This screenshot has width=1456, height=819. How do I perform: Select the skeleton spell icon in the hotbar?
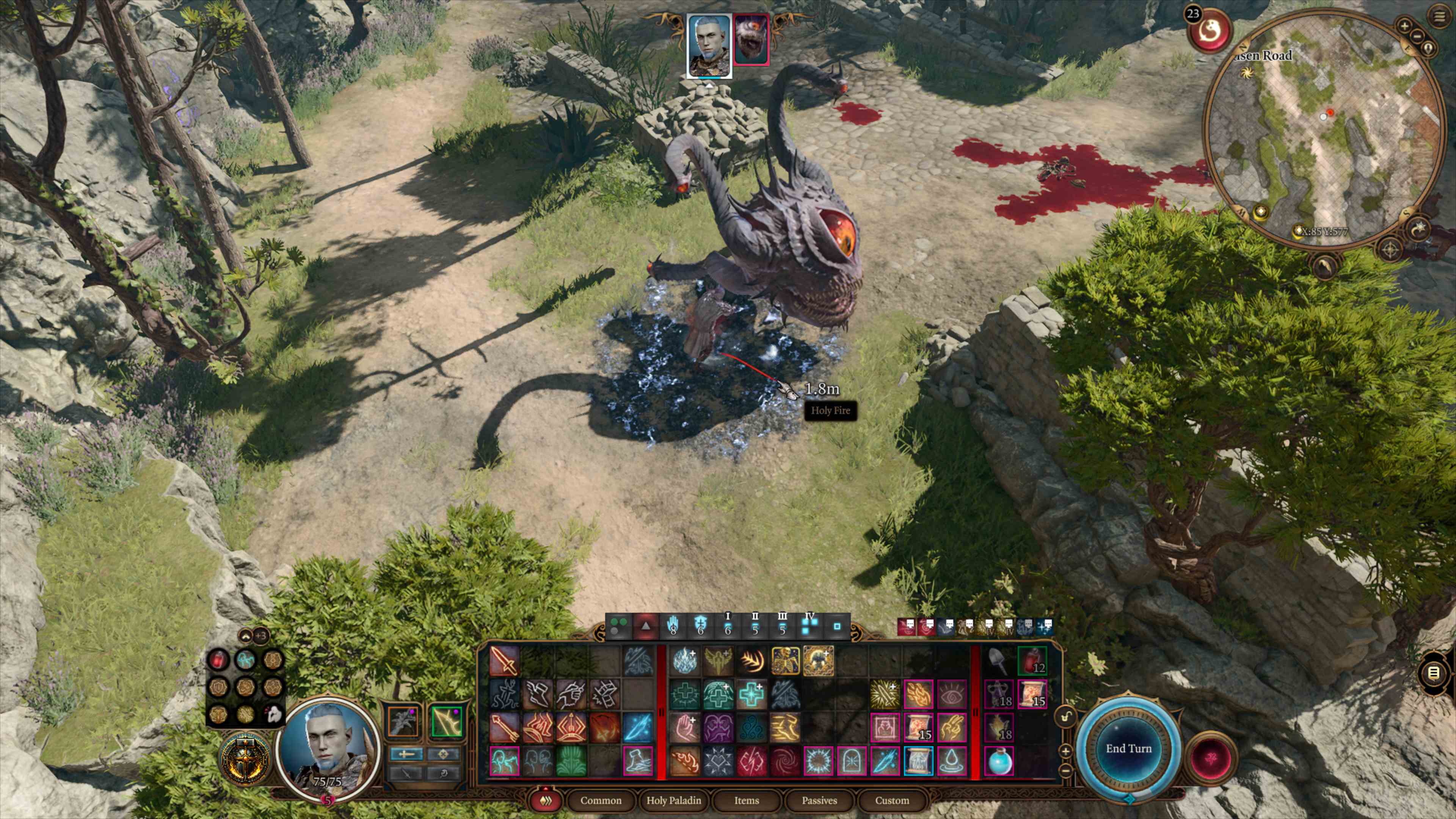(785, 660)
